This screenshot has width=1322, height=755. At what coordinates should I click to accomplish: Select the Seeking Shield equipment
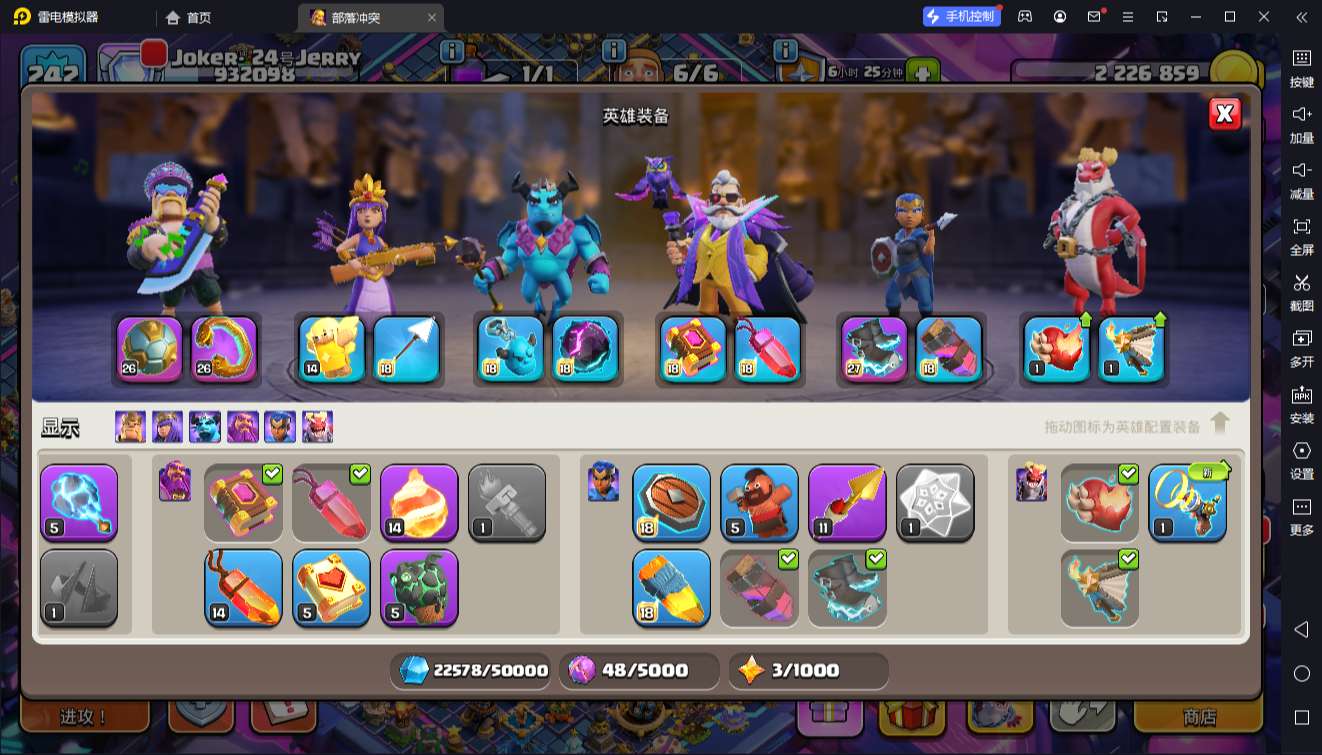point(671,502)
